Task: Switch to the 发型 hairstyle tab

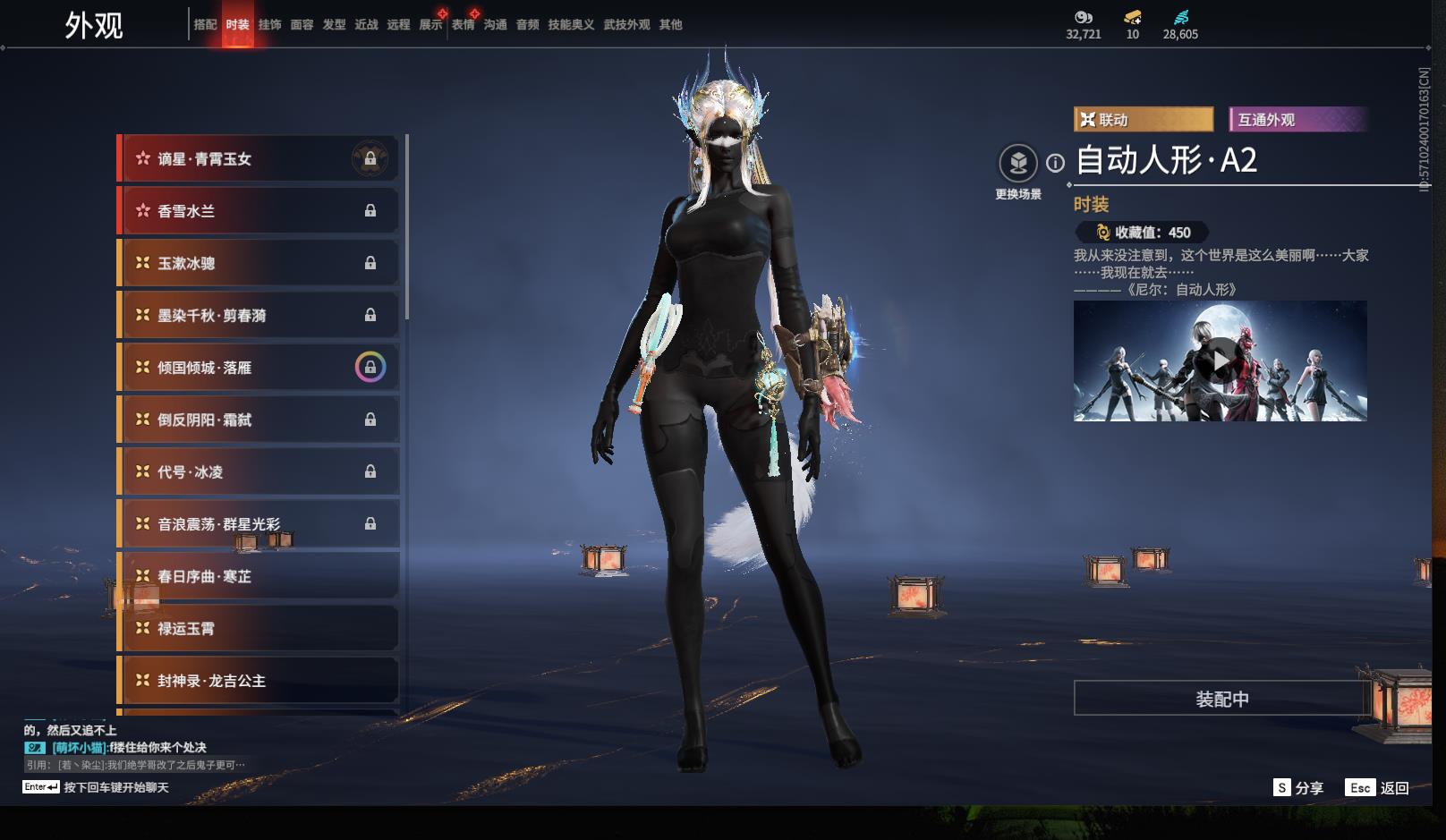Action: [334, 25]
